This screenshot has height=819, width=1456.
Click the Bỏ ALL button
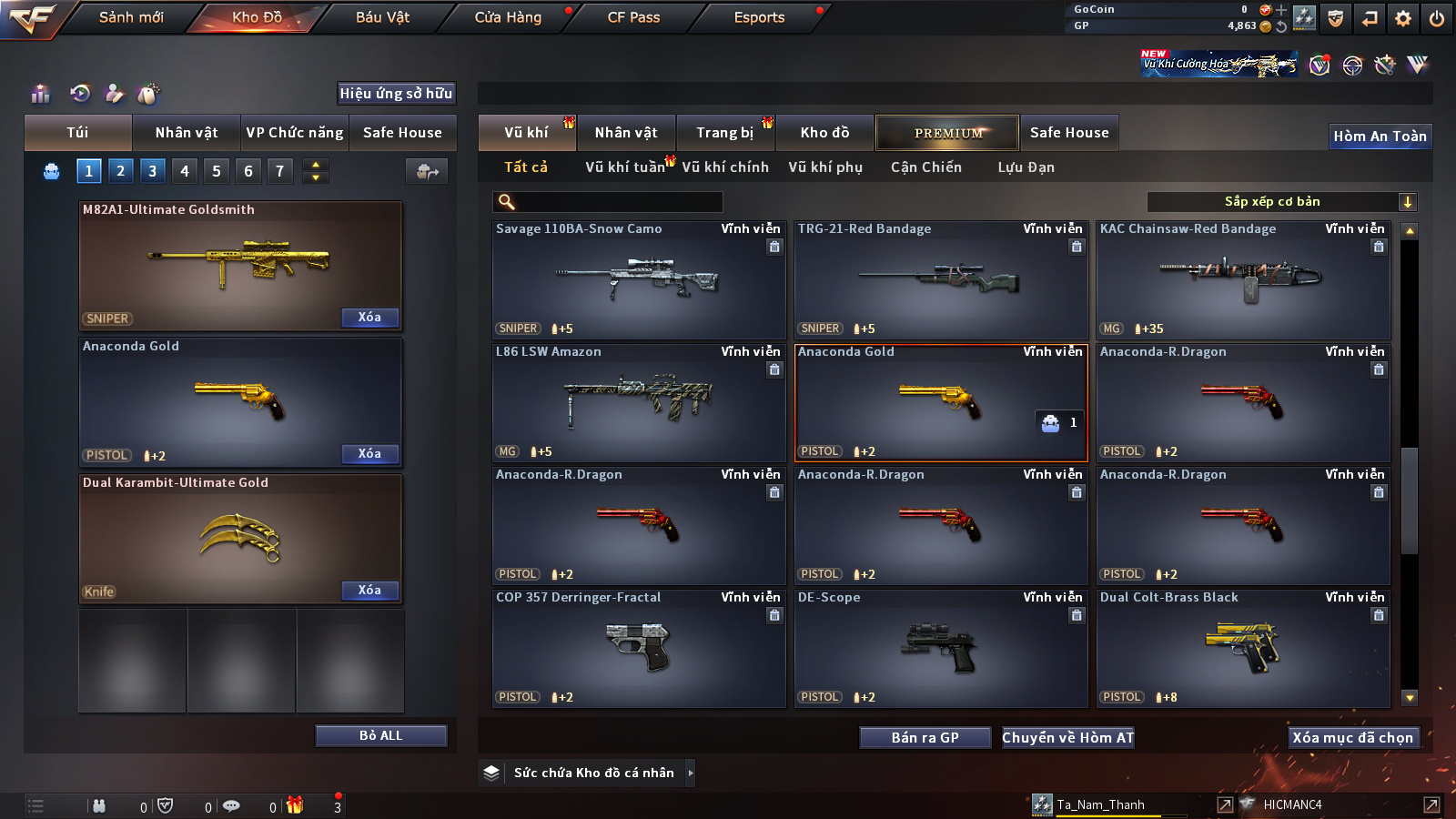tap(380, 736)
